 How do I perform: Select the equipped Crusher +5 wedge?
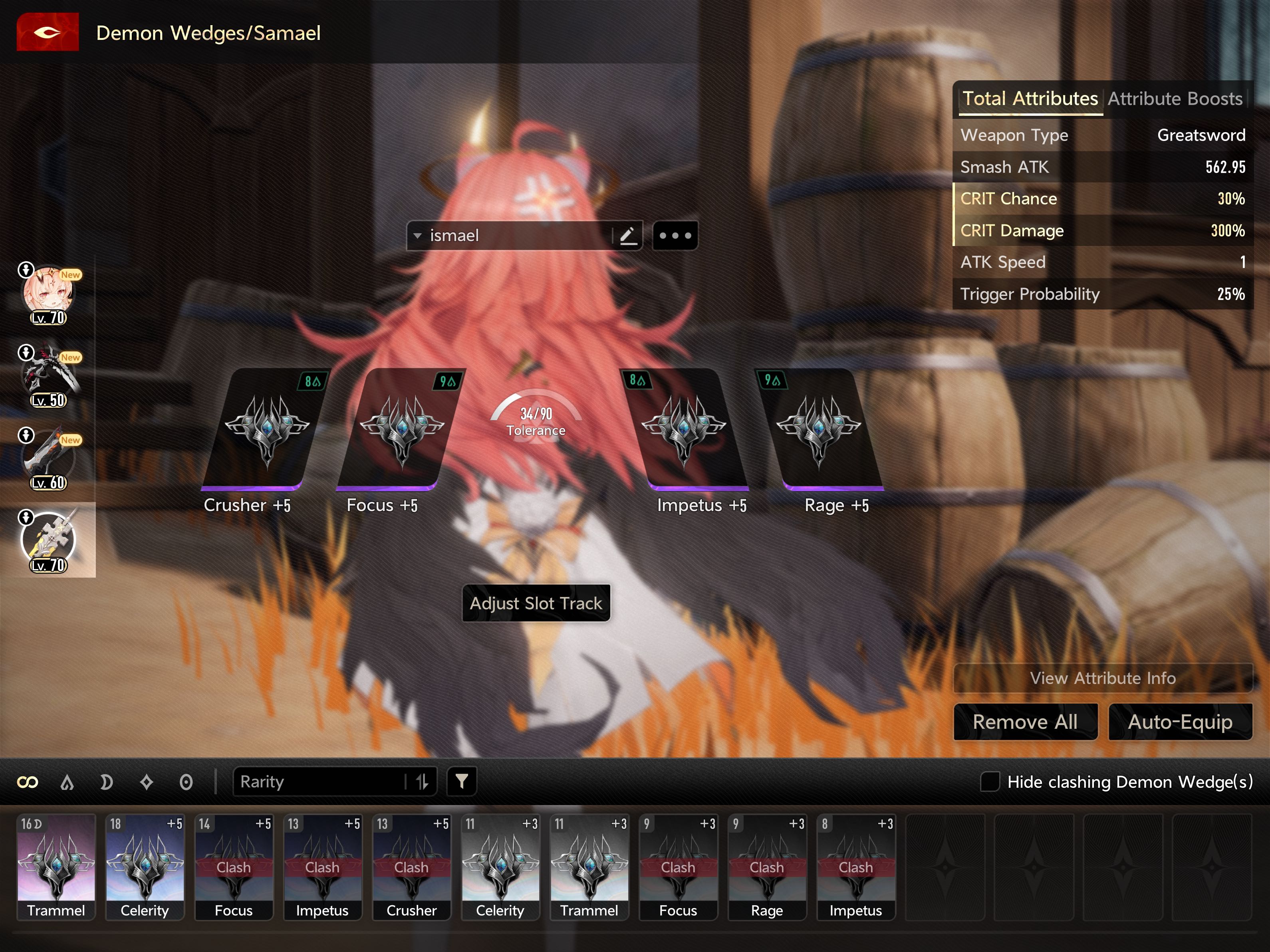pyautogui.click(x=266, y=430)
